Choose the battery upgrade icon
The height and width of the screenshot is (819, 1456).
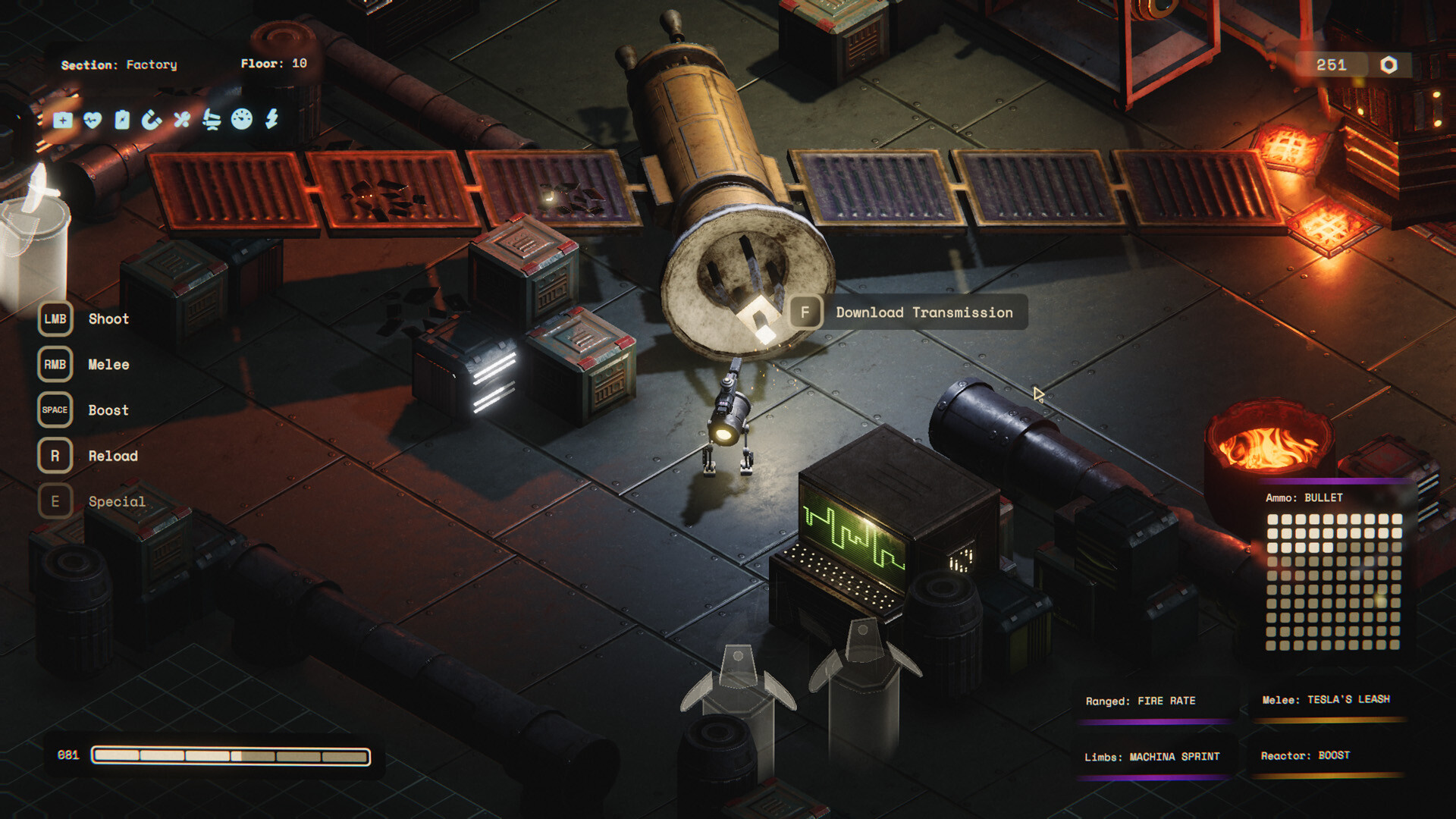tap(122, 120)
